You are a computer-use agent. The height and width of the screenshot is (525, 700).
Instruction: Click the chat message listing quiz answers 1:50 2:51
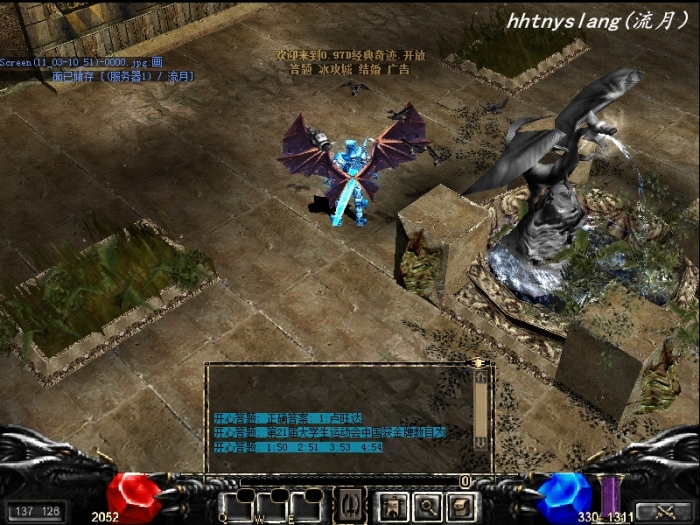tap(299, 447)
